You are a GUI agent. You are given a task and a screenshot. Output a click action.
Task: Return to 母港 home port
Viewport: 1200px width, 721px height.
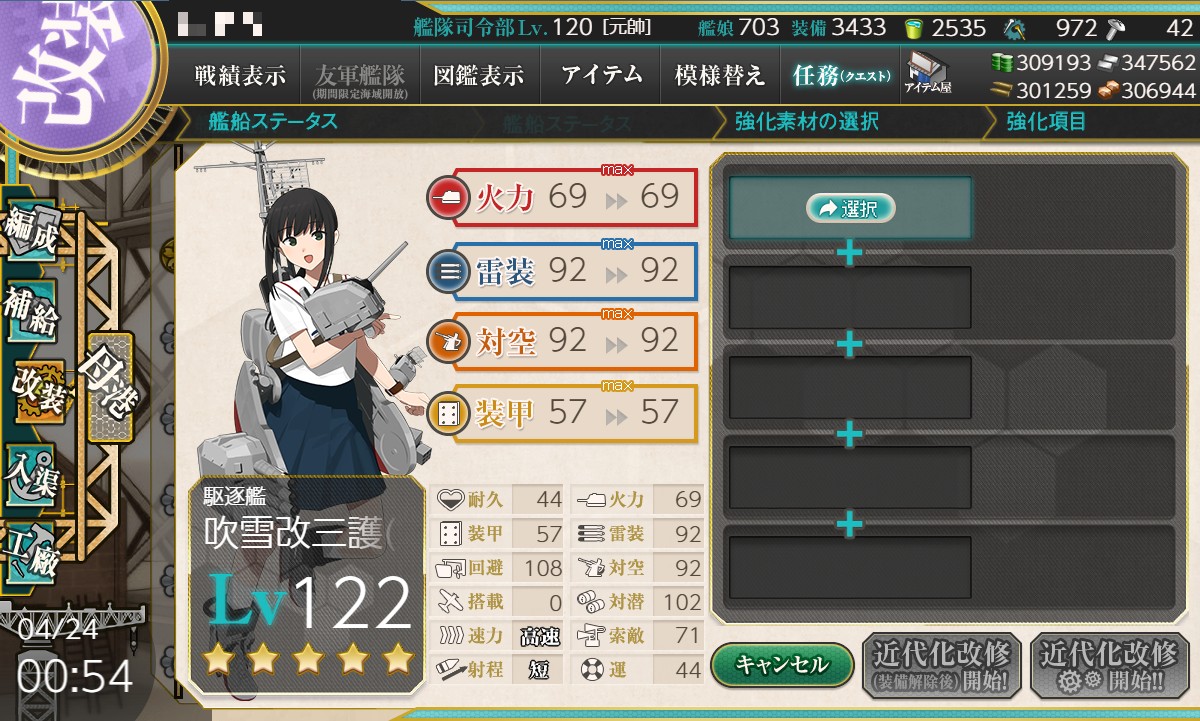point(108,386)
